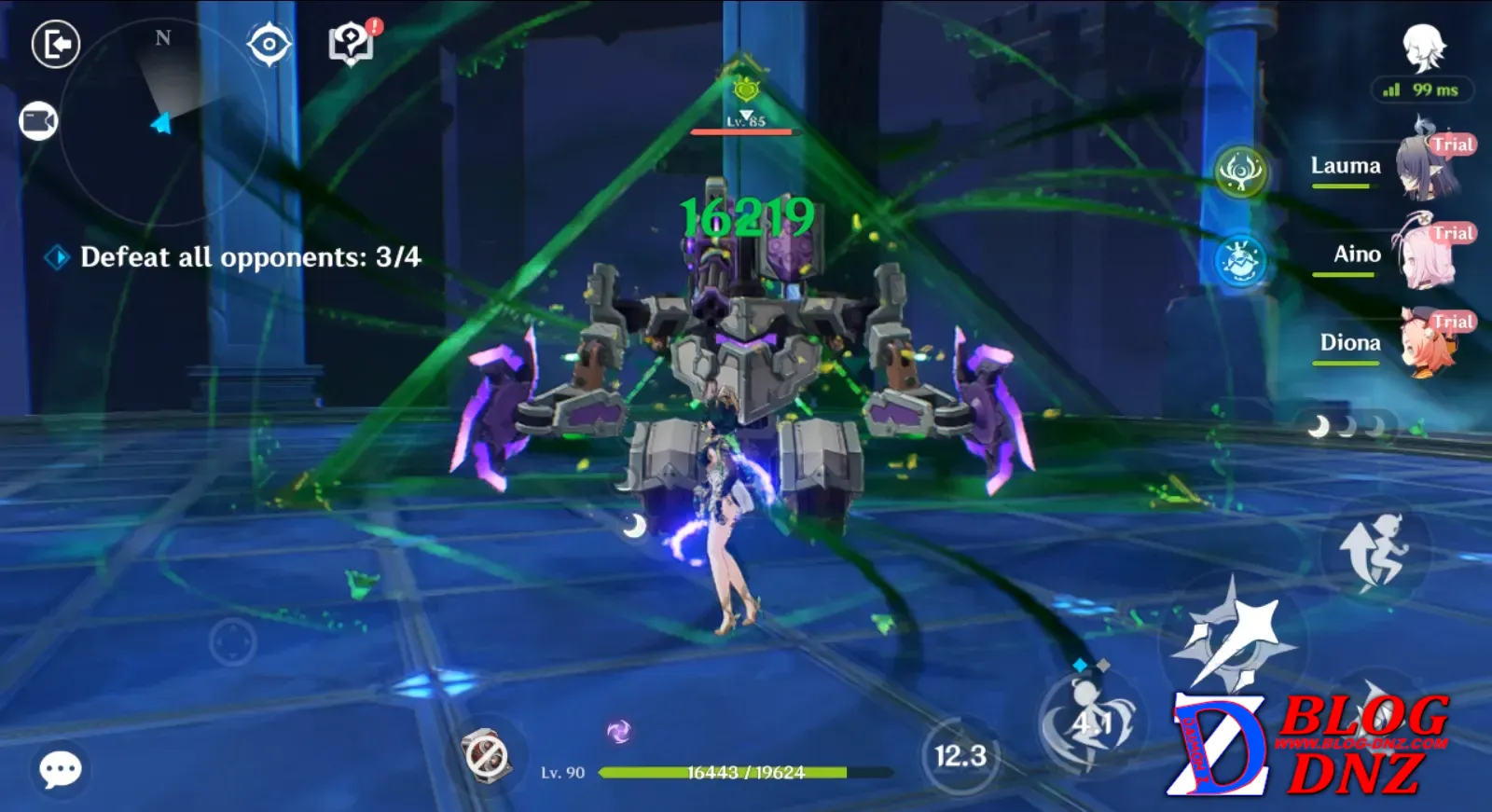This screenshot has width=1492, height=812.
Task: Open the tutorial hint book icon
Action: [352, 43]
